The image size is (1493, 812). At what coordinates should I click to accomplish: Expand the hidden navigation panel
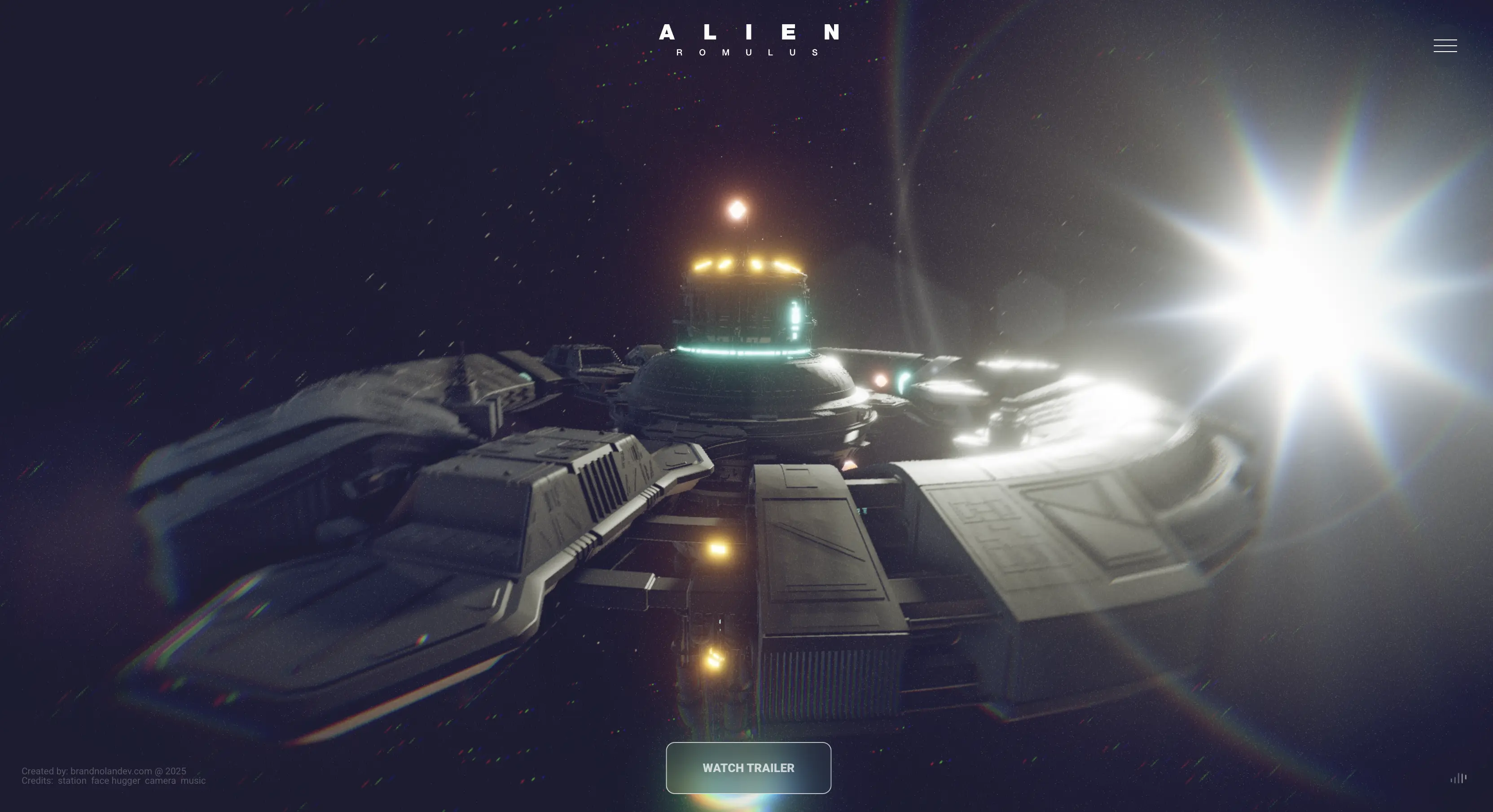(1445, 46)
